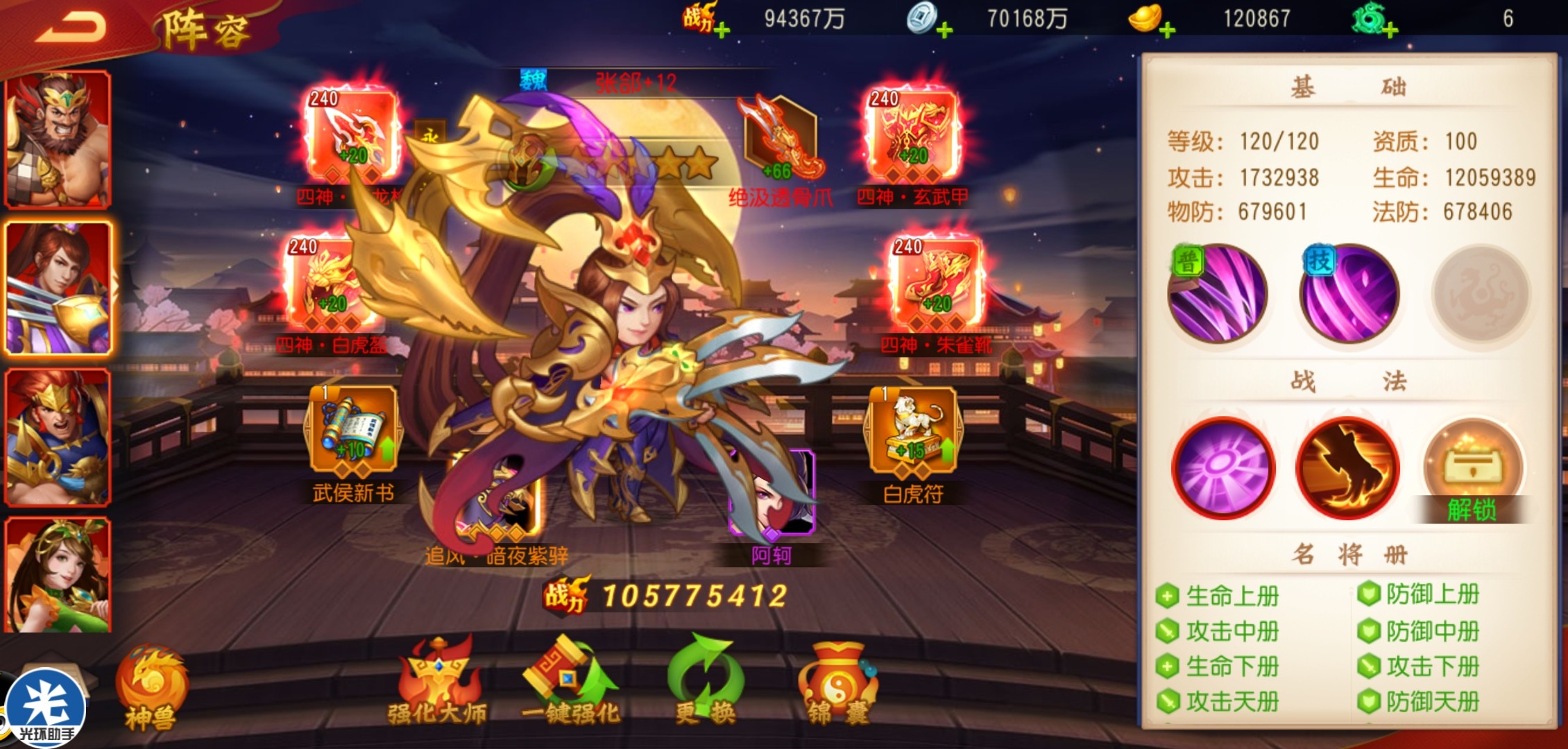Choose the green-dressed female hero portrait
Viewport: 1568px width, 749px height.
[x=58, y=576]
